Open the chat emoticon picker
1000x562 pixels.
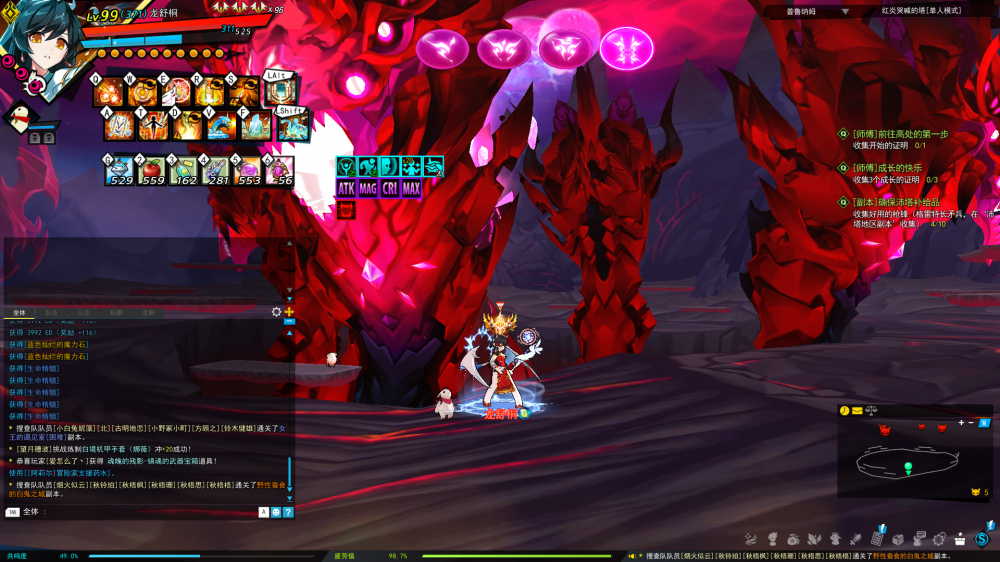pos(276,512)
